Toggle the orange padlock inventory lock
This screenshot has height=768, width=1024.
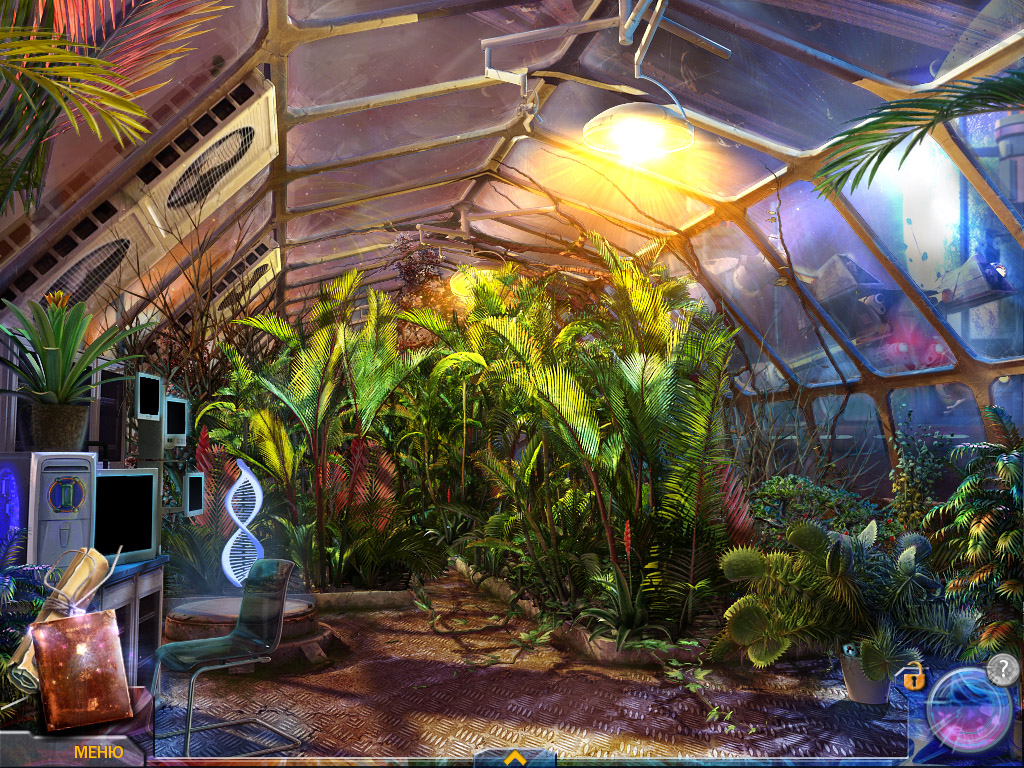pos(912,676)
